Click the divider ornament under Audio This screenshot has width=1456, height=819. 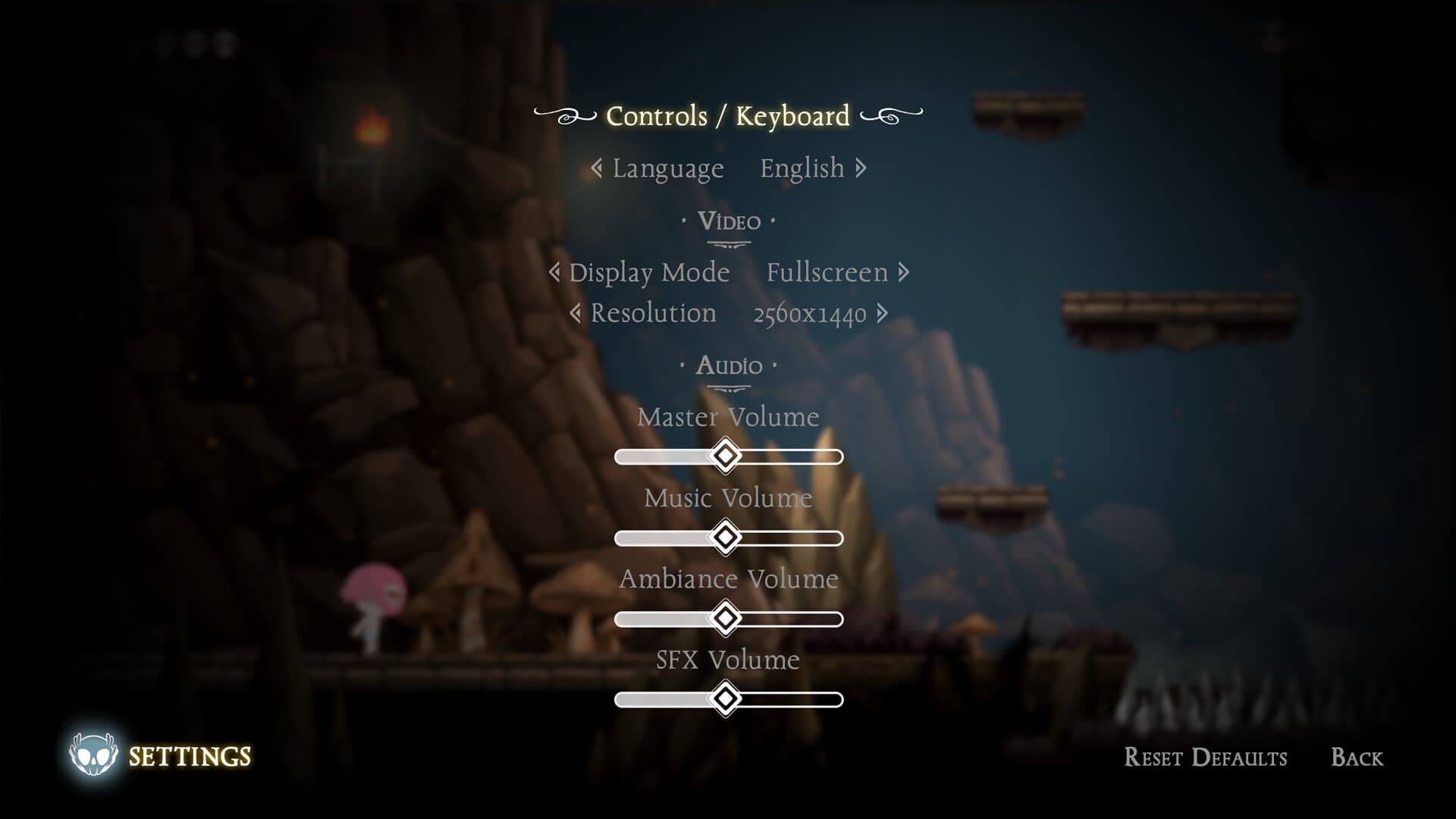click(730, 388)
